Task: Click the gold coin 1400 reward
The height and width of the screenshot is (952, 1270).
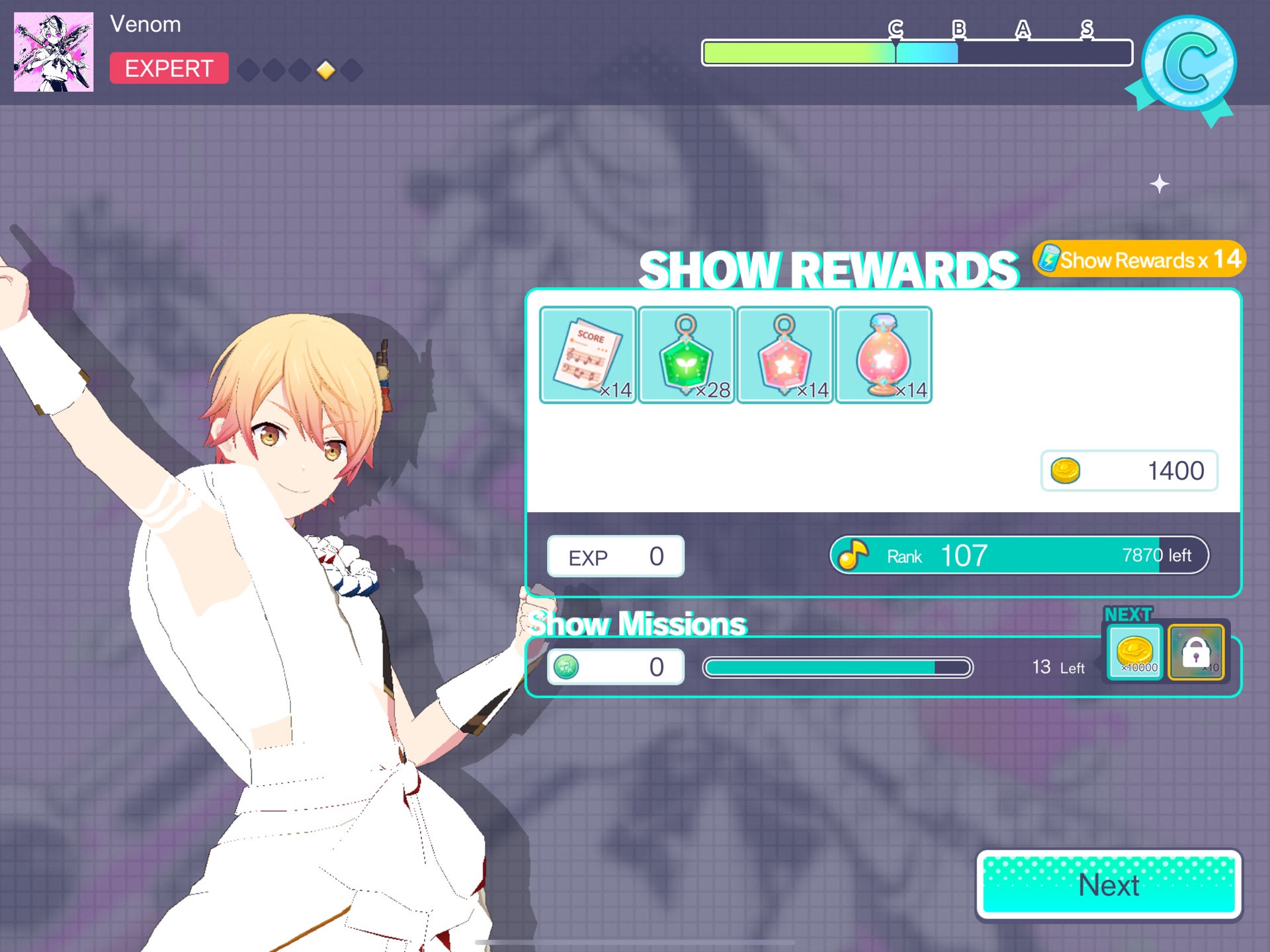Action: pyautogui.click(x=1129, y=470)
